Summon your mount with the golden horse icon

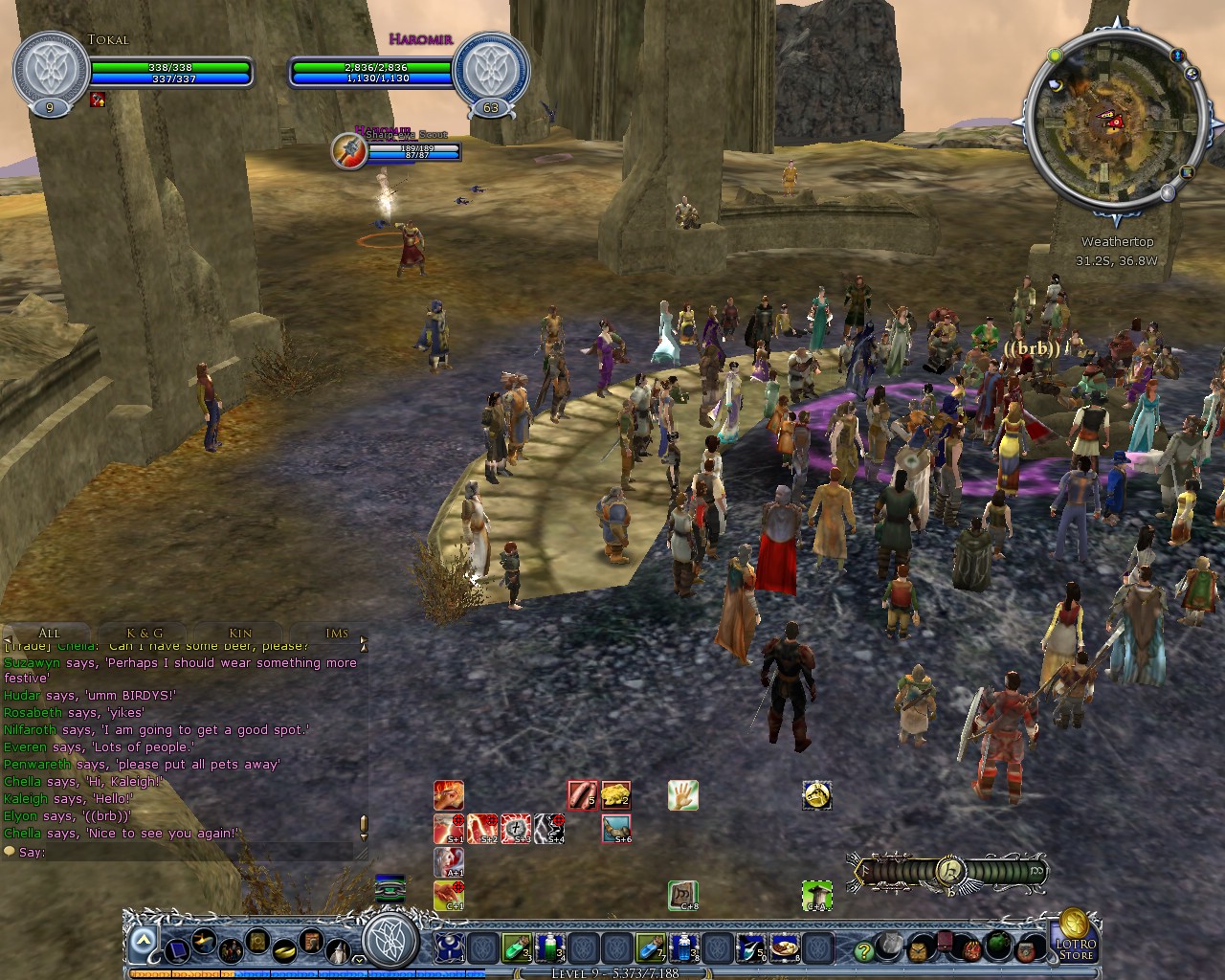point(817,794)
